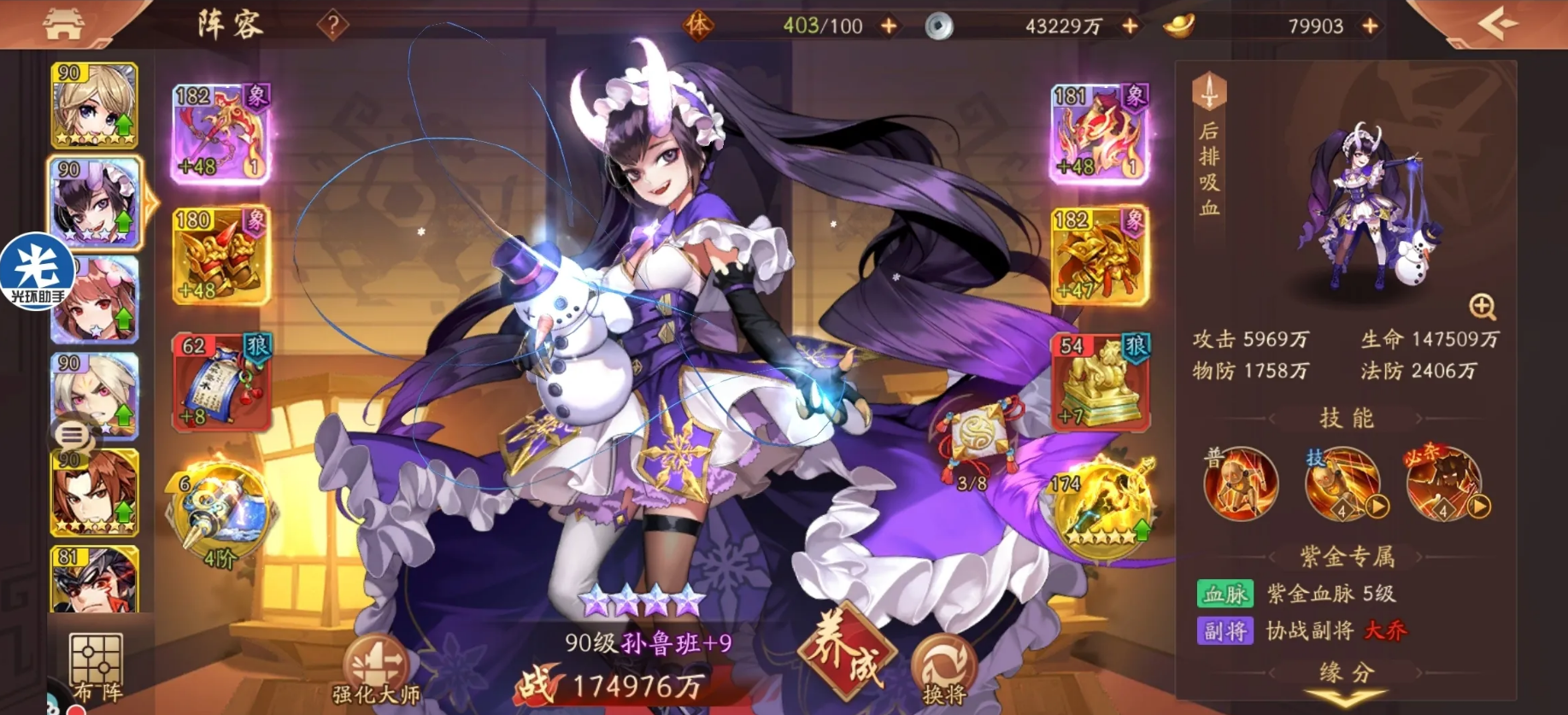Viewport: 1568px width, 715px height.
Task: Open the level 54 golden seal slot
Action: 1099,381
